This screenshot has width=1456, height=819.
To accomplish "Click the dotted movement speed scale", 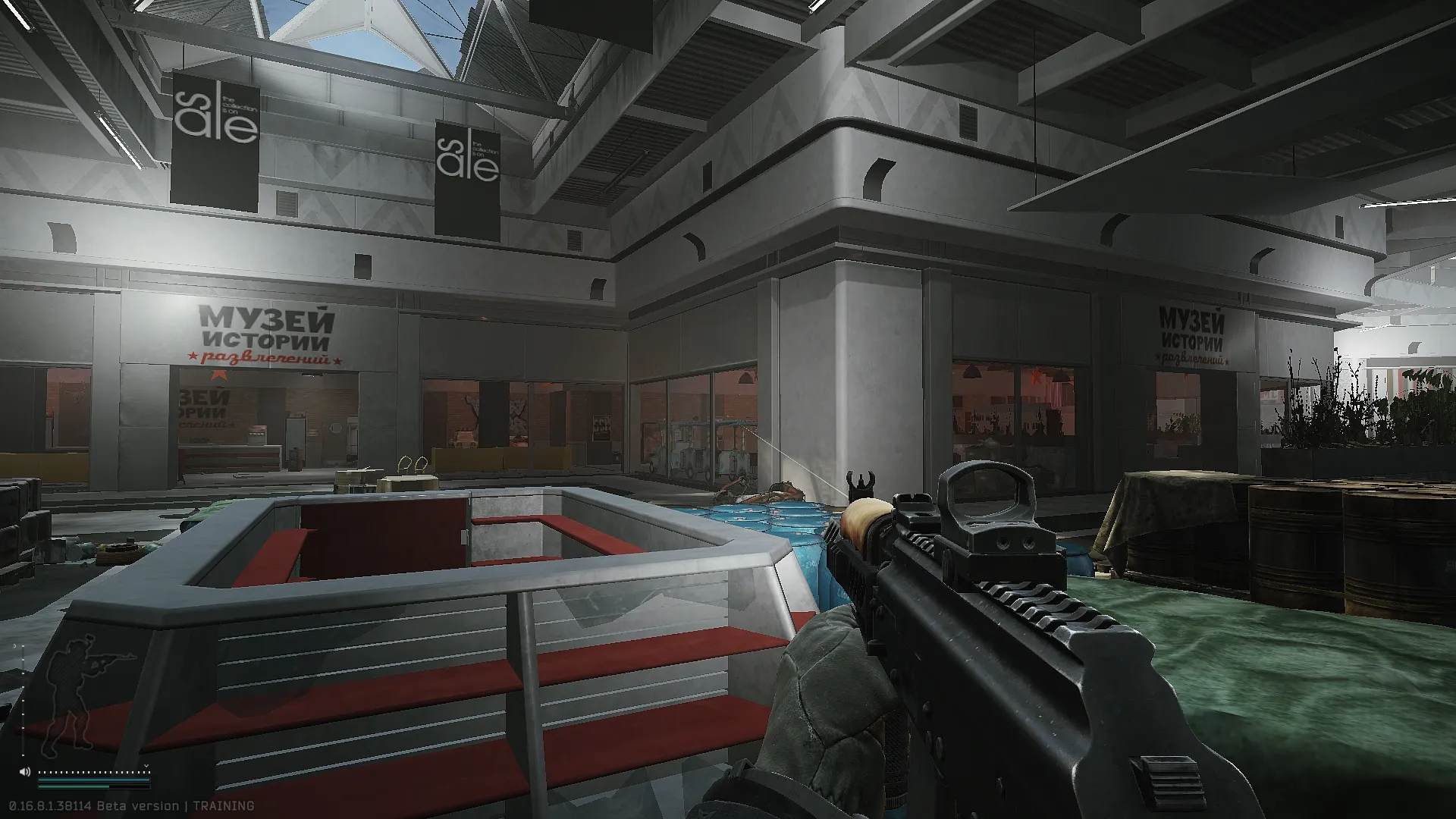I will (94, 772).
